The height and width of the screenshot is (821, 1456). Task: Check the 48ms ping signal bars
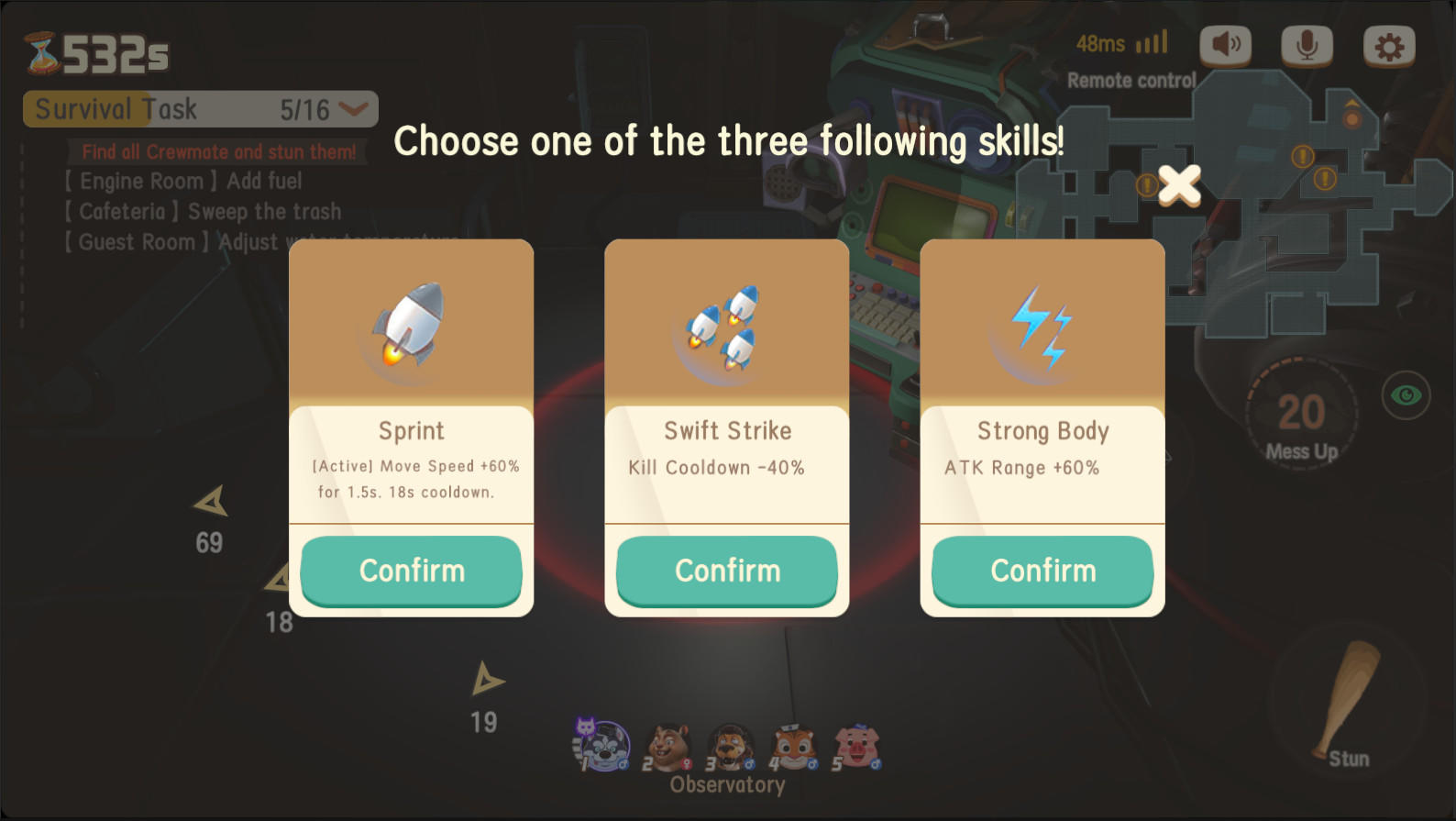tap(1120, 41)
